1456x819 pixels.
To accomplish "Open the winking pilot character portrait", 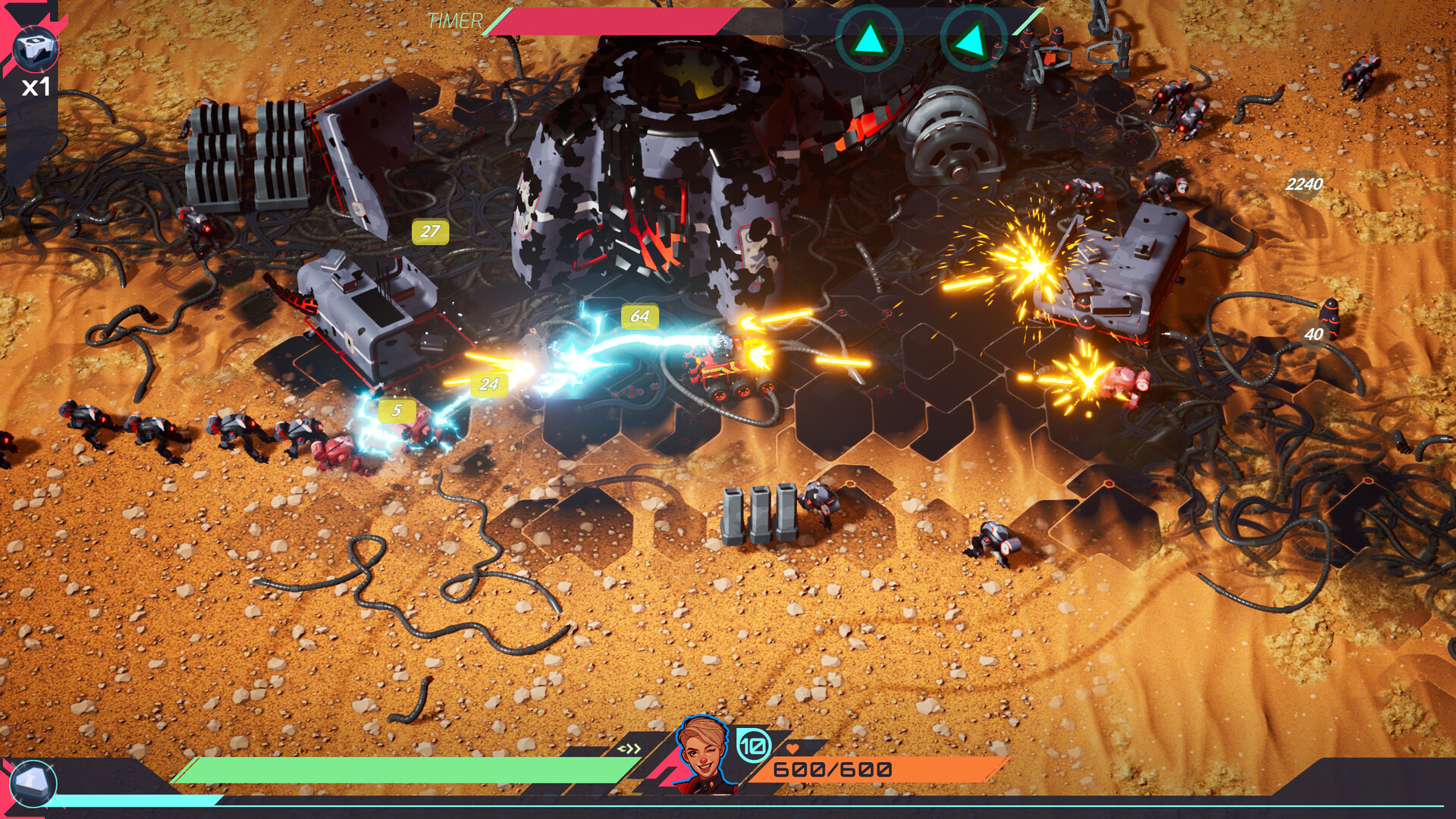I will pyautogui.click(x=703, y=753).
